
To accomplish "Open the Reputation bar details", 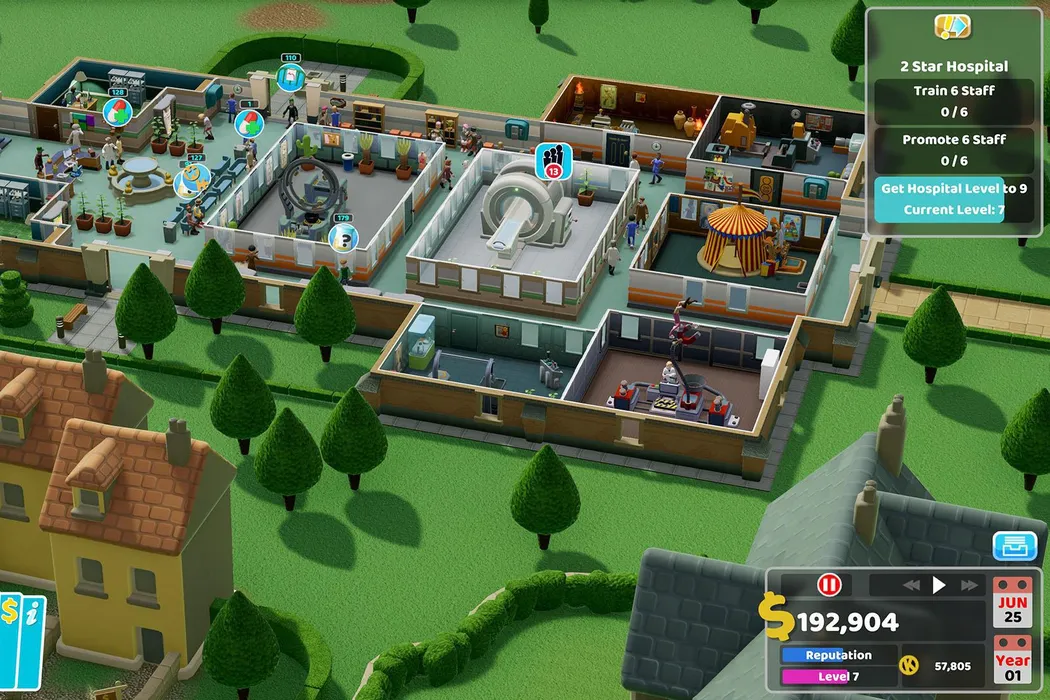I will 838,655.
